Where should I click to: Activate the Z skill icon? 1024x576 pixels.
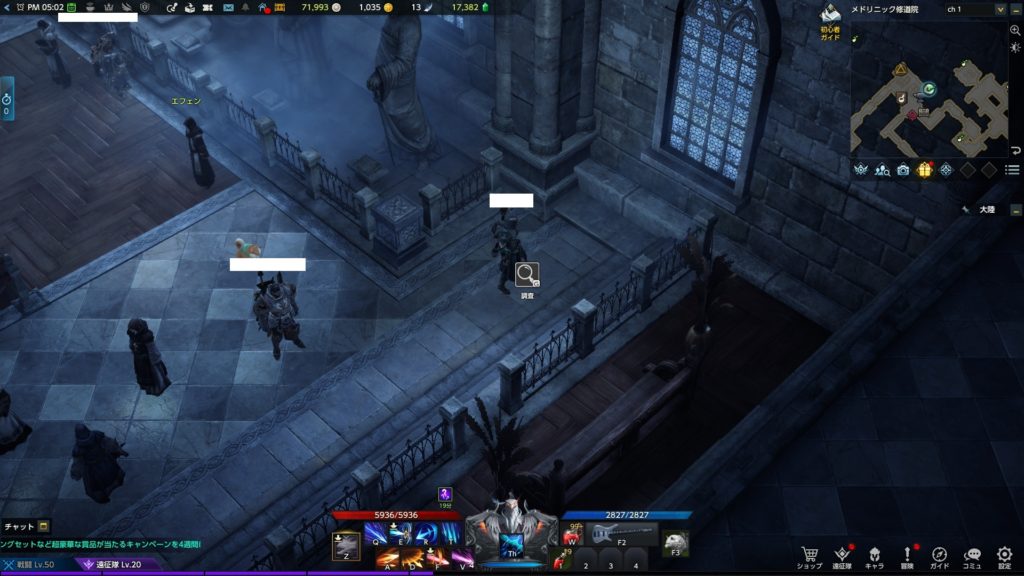[346, 546]
